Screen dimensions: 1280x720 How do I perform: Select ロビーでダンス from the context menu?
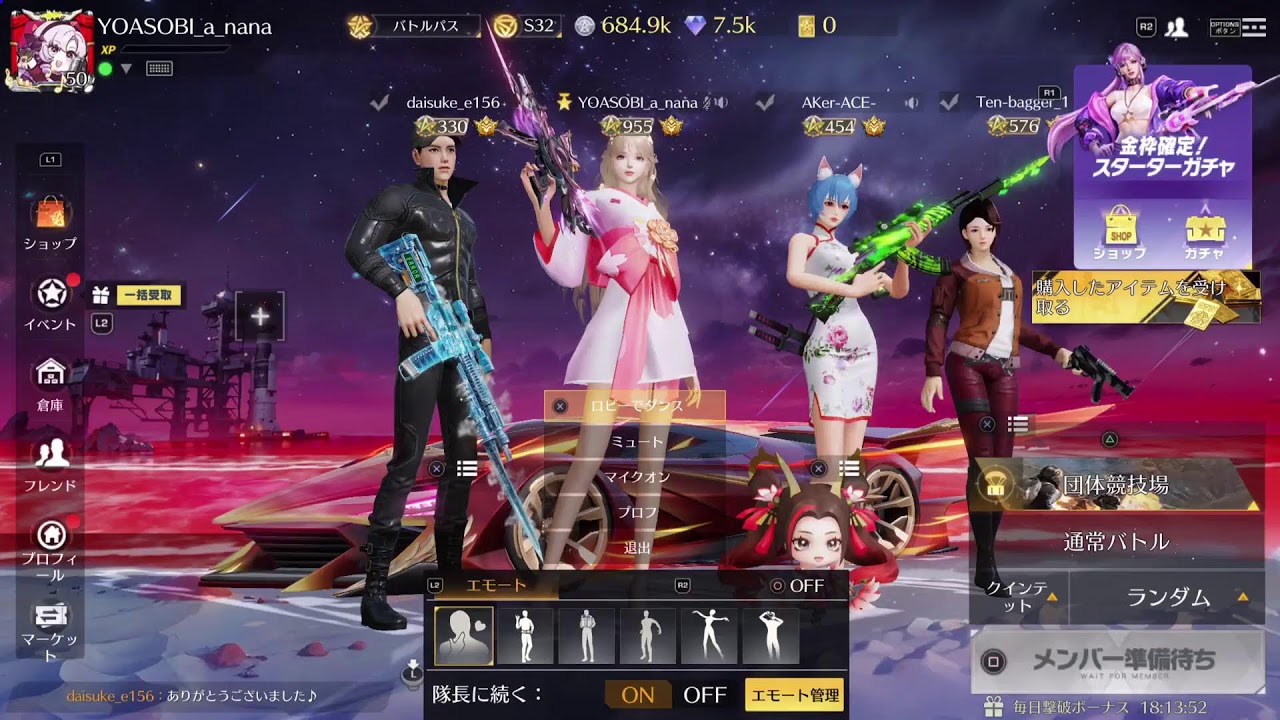[635, 406]
